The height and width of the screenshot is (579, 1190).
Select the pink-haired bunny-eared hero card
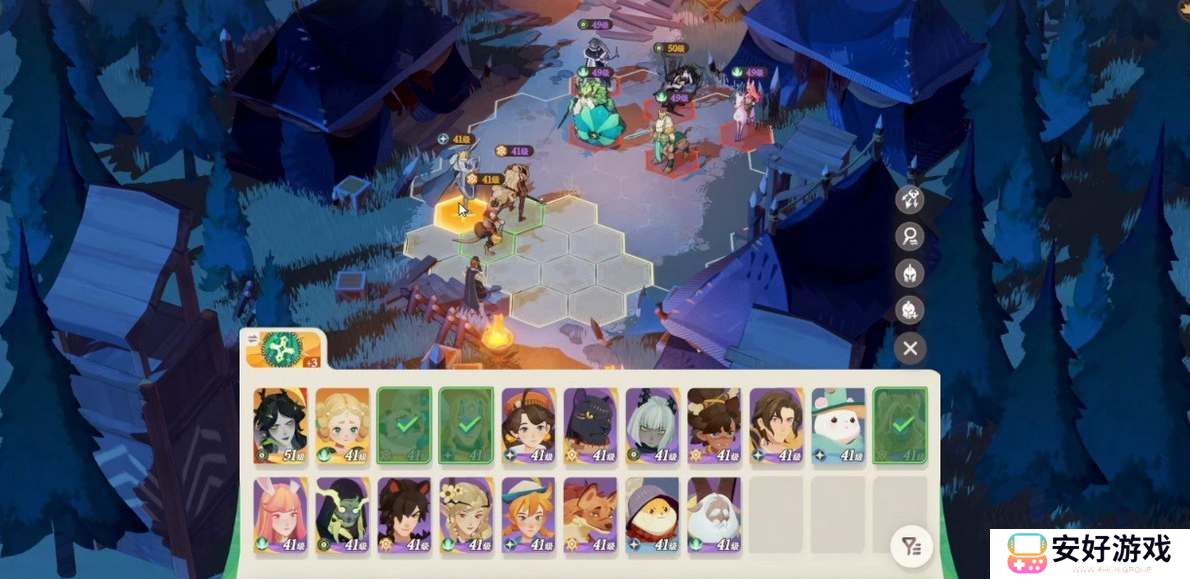pos(280,514)
